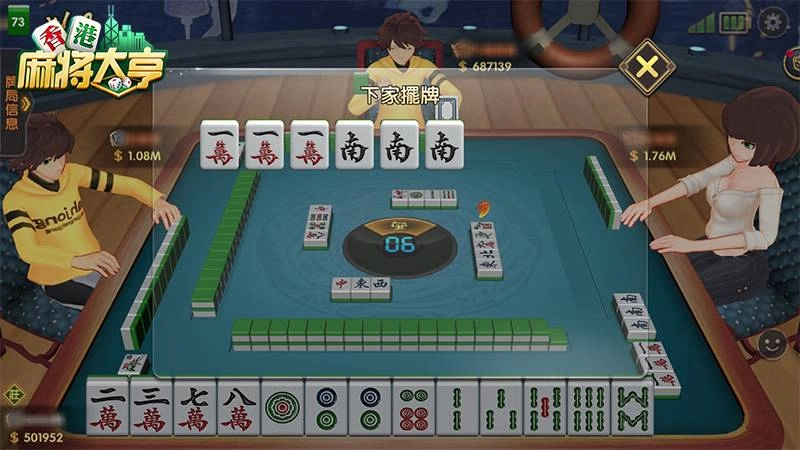Pick the two-bamboo tile in hand
This screenshot has width=800, height=450.
tap(456, 409)
